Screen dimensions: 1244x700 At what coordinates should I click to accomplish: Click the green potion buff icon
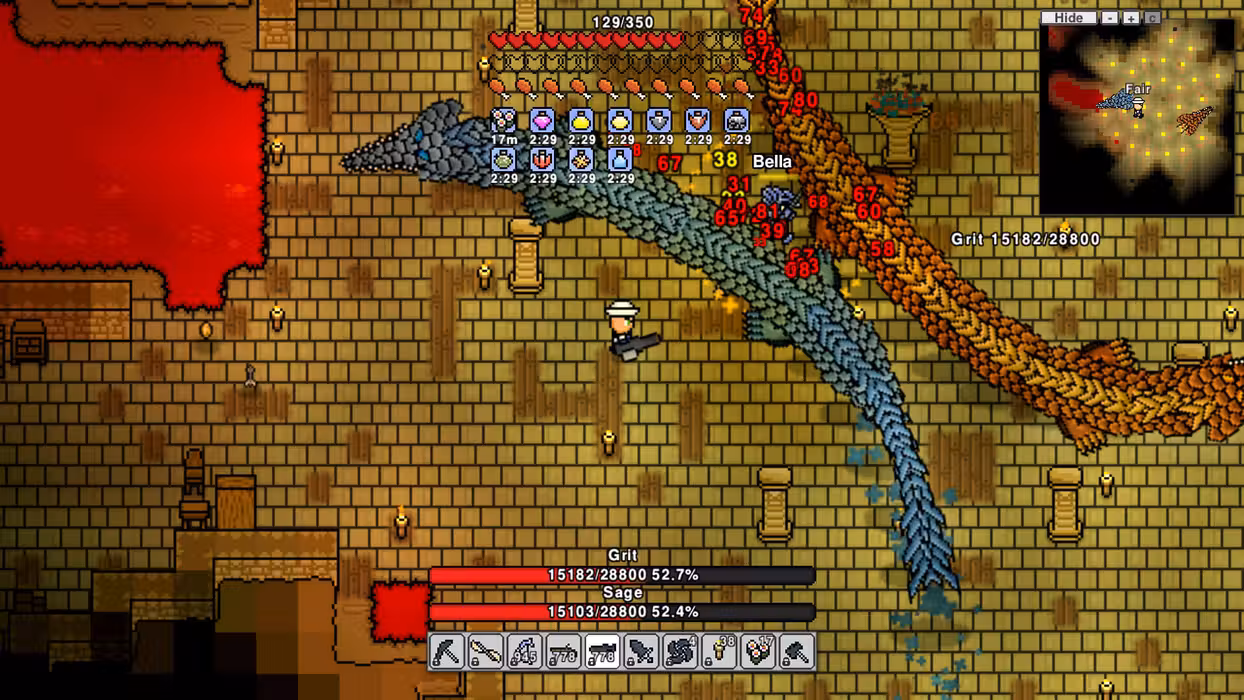point(504,159)
